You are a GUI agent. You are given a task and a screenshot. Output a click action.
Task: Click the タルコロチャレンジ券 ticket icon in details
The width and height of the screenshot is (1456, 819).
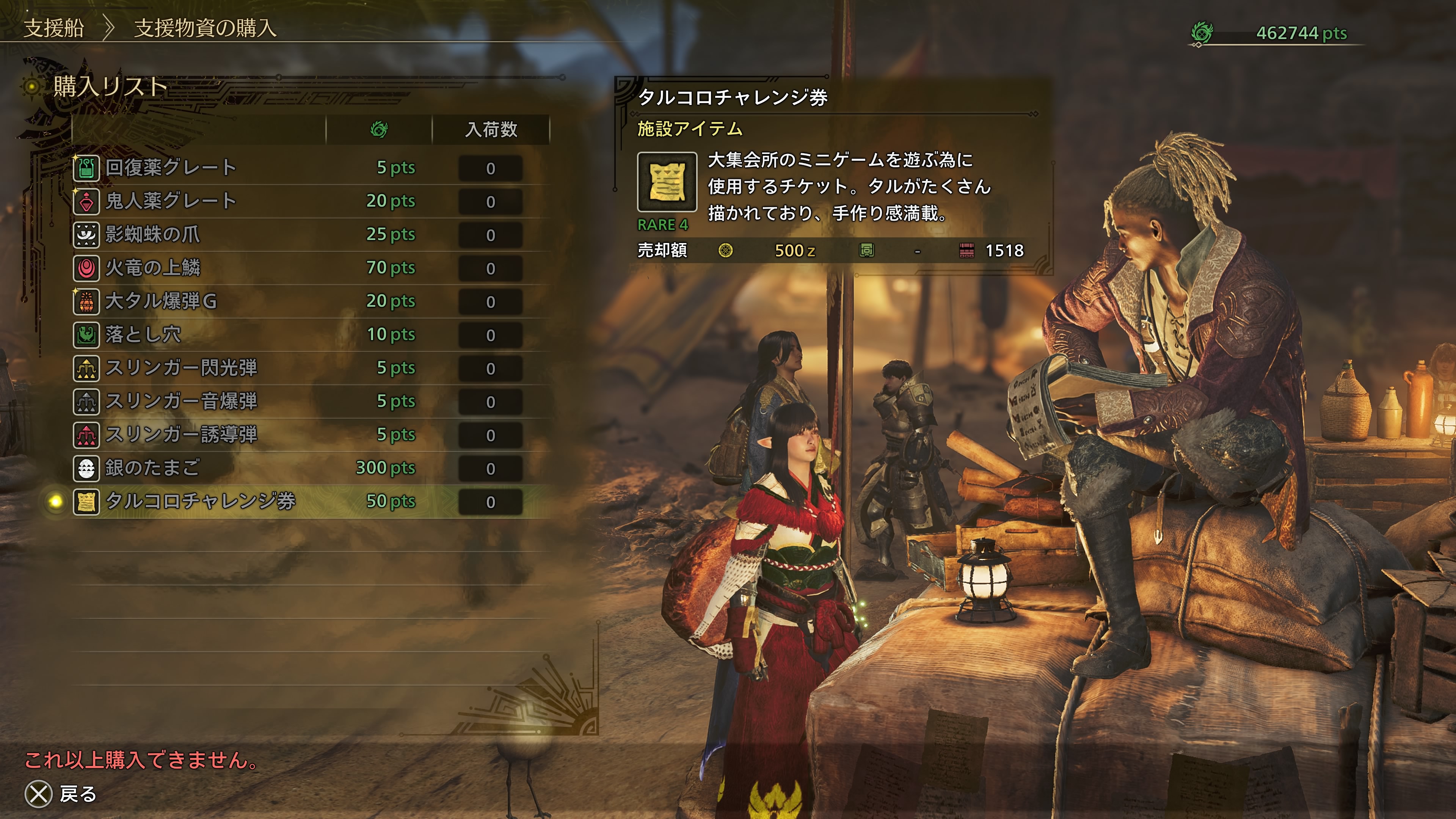click(x=667, y=182)
